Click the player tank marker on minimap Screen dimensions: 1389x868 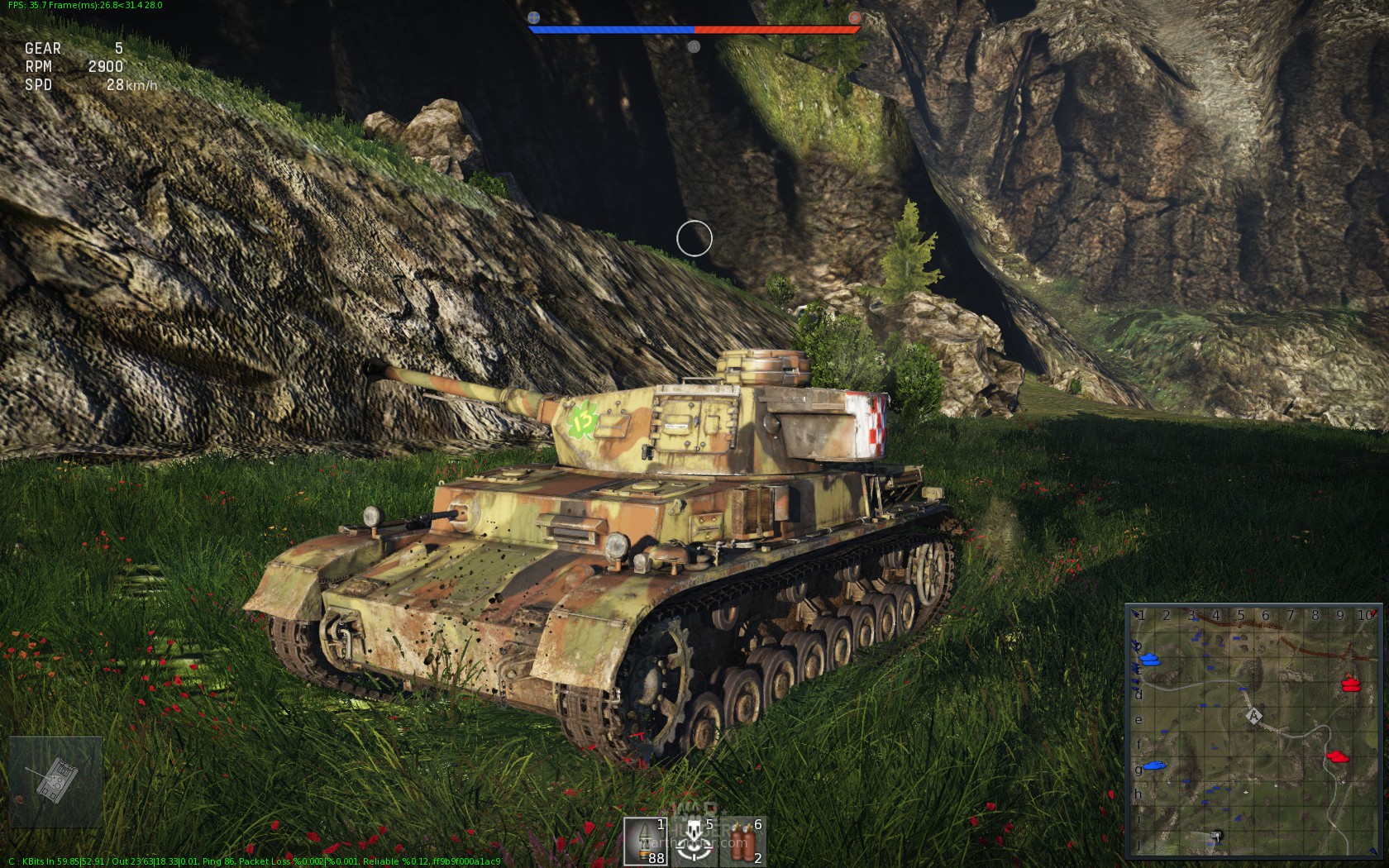pyautogui.click(x=1216, y=837)
